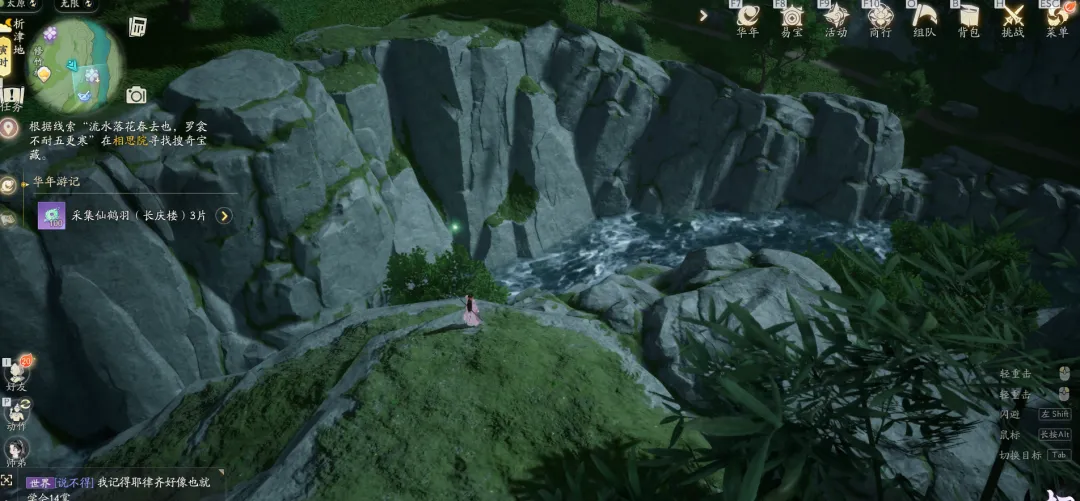Image resolution: width=1080 pixels, height=501 pixels.
Task: Open the 挑战 challenge menu
Action: [x=1012, y=17]
